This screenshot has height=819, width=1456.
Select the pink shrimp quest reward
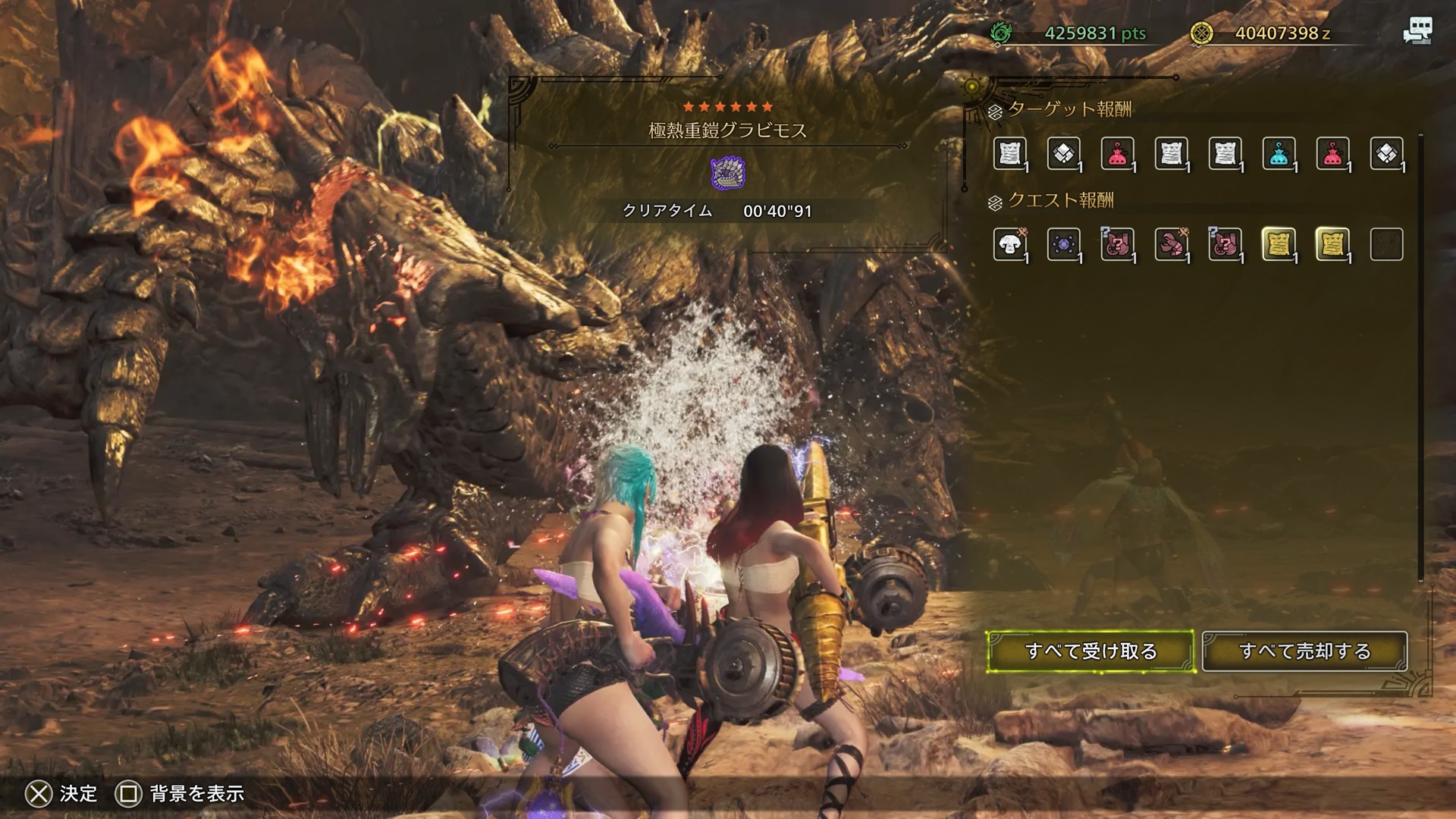point(1171,244)
